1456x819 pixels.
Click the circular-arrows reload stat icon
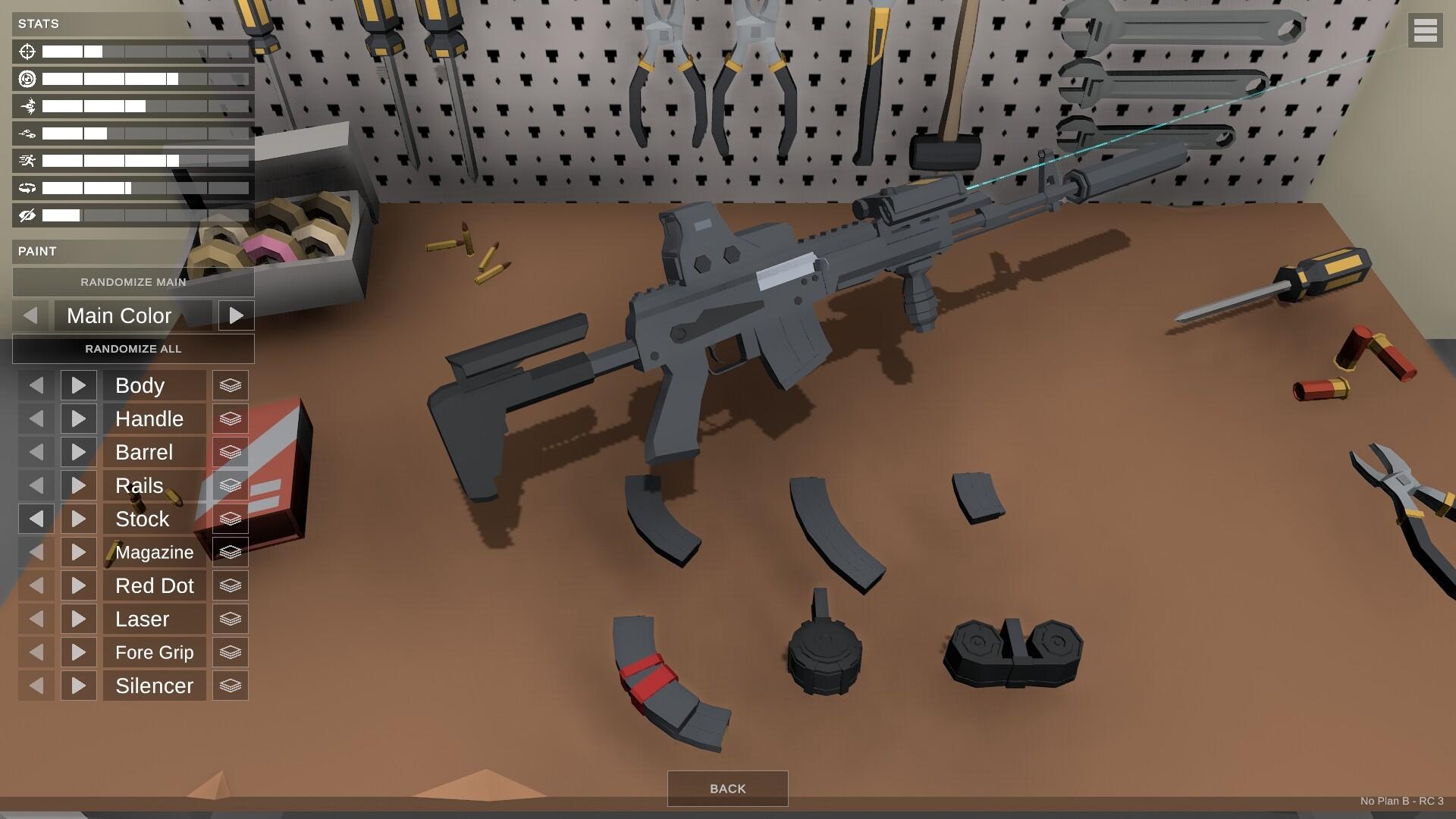[27, 187]
